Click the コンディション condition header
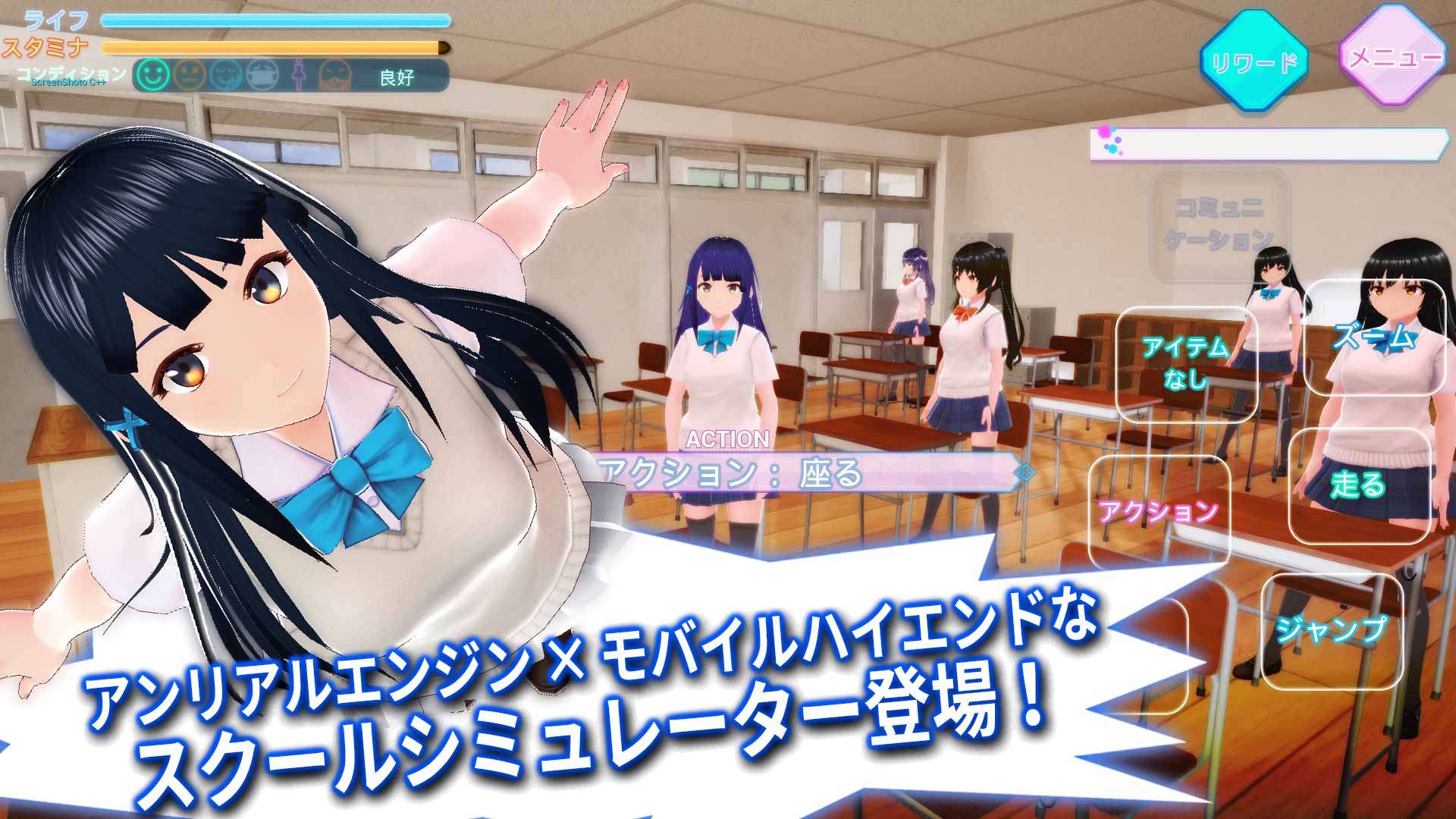 point(67,72)
